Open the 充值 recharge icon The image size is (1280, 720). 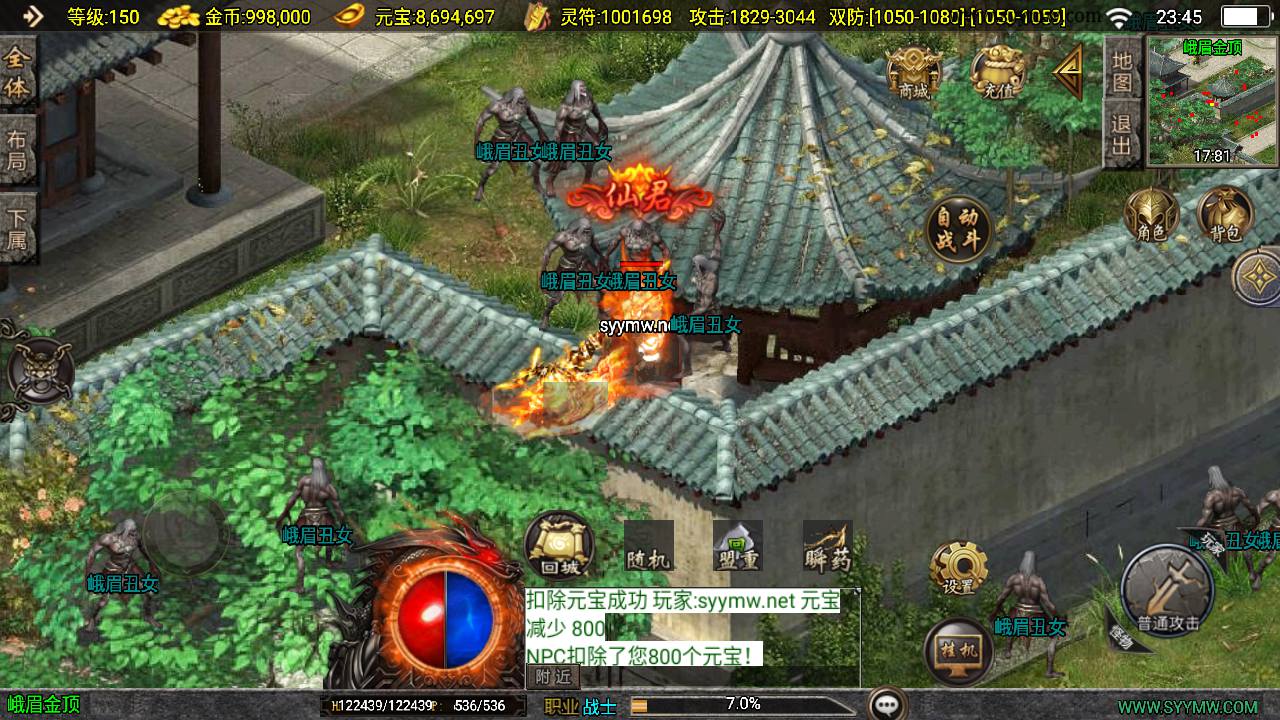click(997, 72)
